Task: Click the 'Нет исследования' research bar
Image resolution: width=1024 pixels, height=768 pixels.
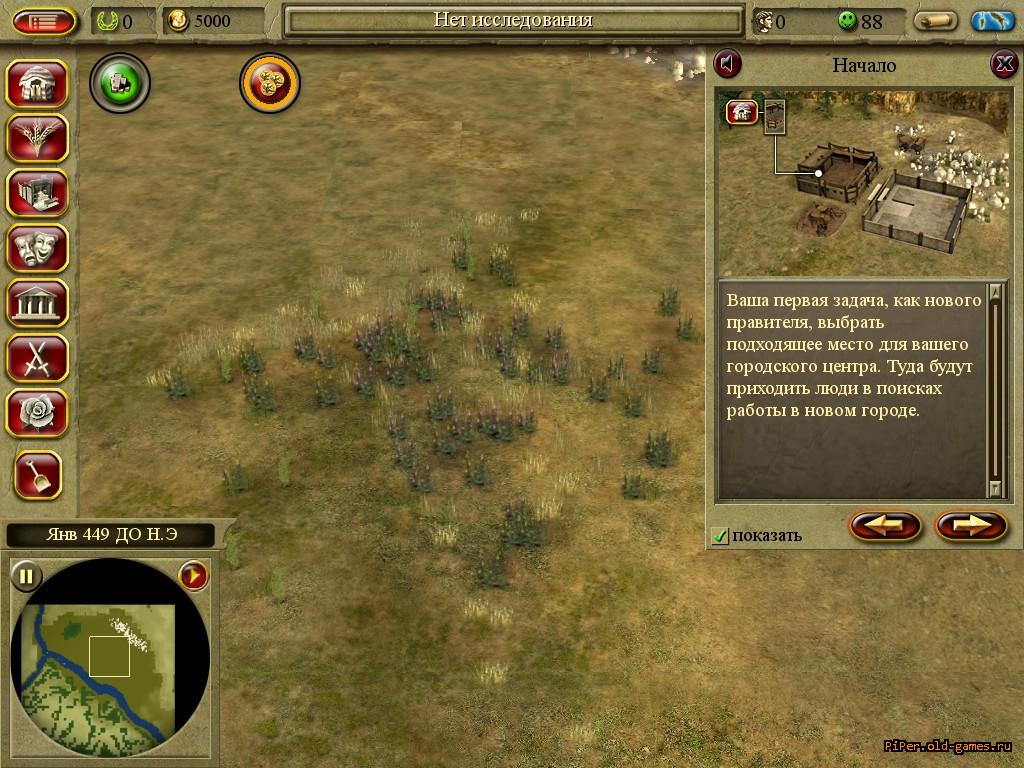Action: pyautogui.click(x=512, y=20)
